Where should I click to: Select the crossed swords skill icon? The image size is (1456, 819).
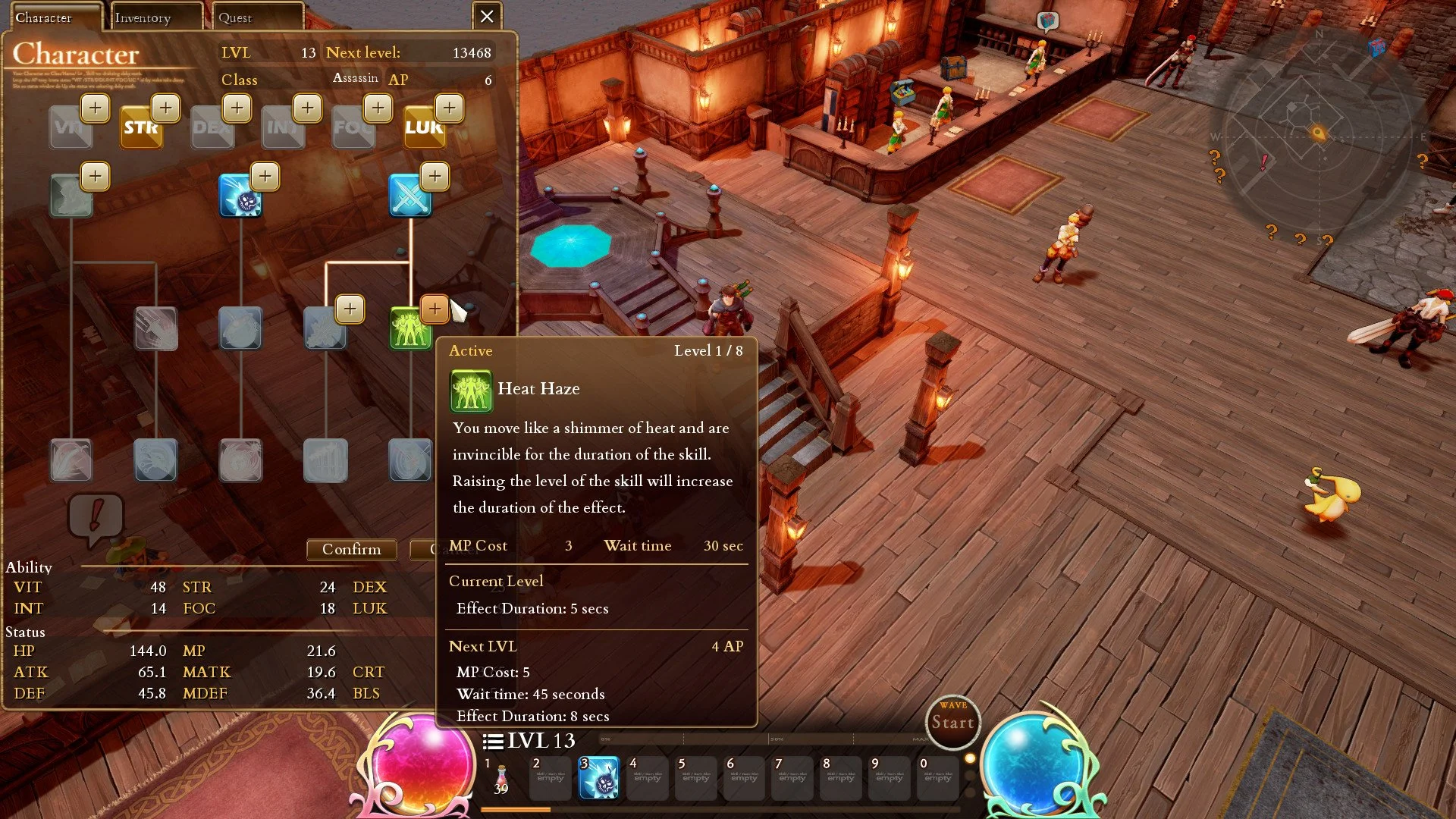[409, 196]
